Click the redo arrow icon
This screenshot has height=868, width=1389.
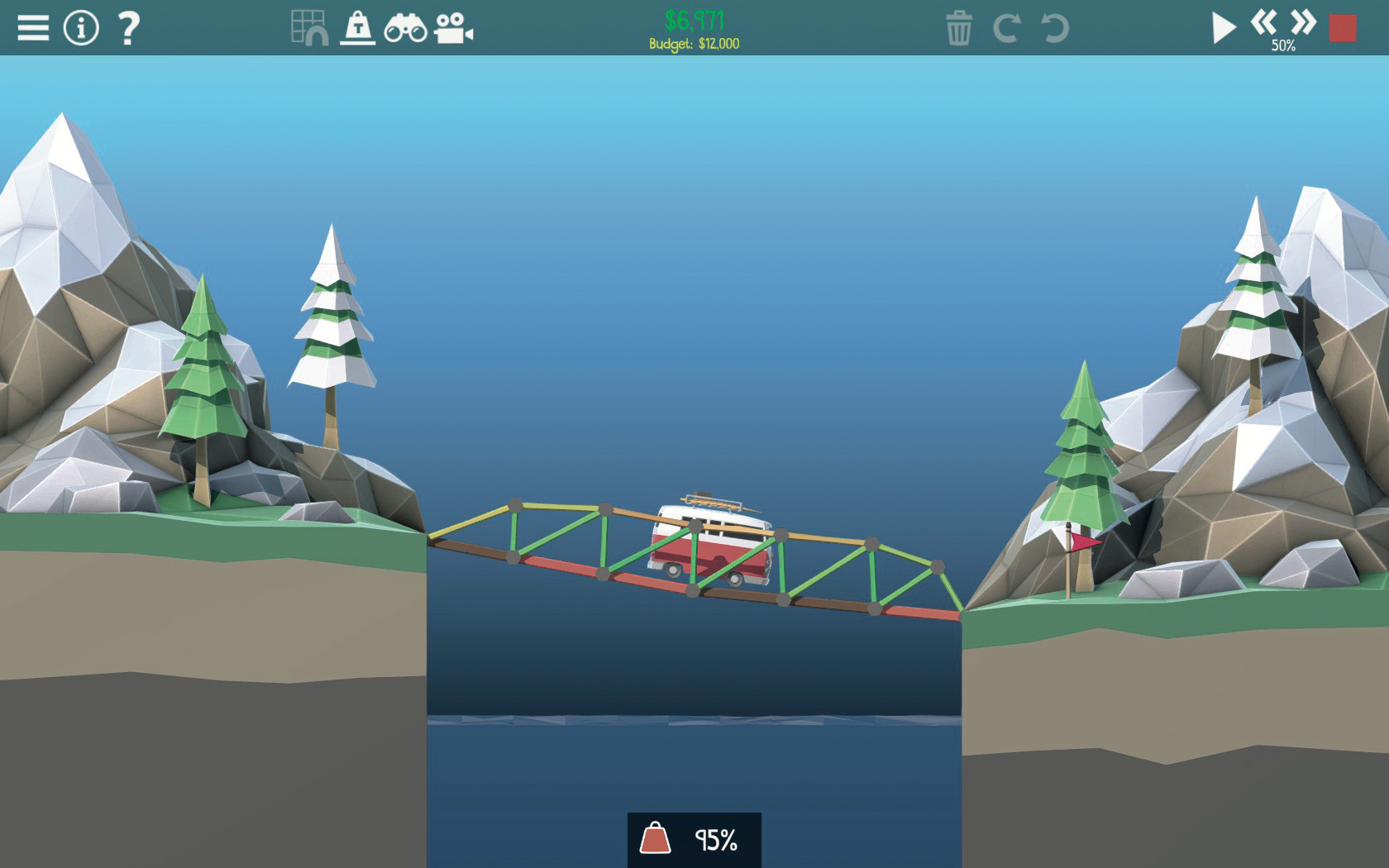click(1006, 28)
